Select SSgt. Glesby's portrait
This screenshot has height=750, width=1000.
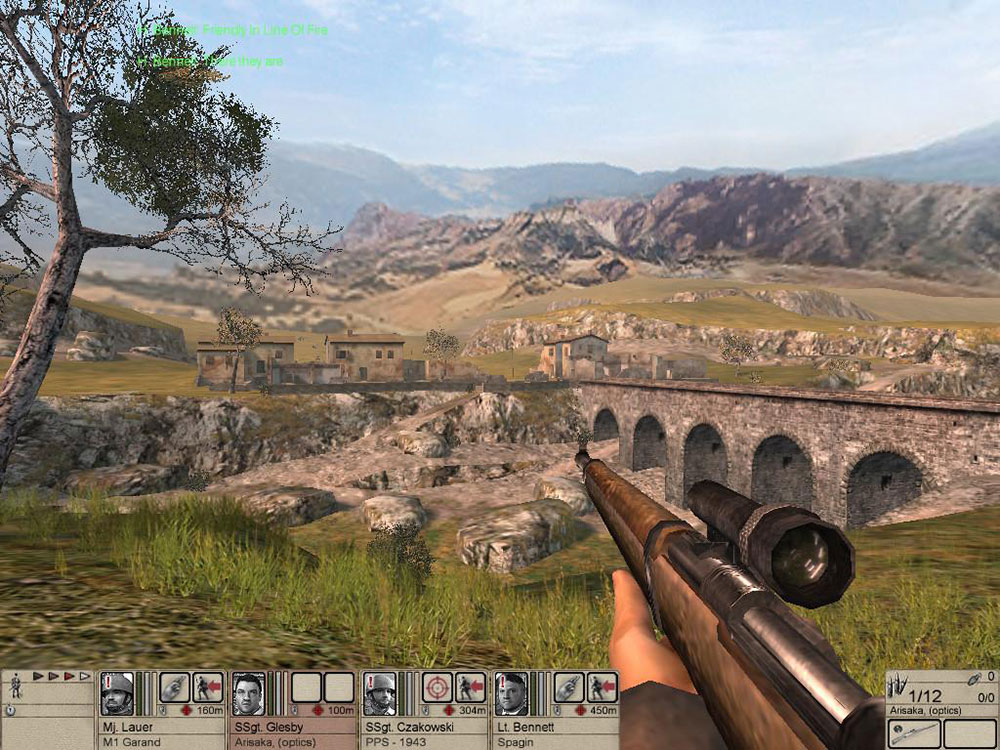(248, 694)
